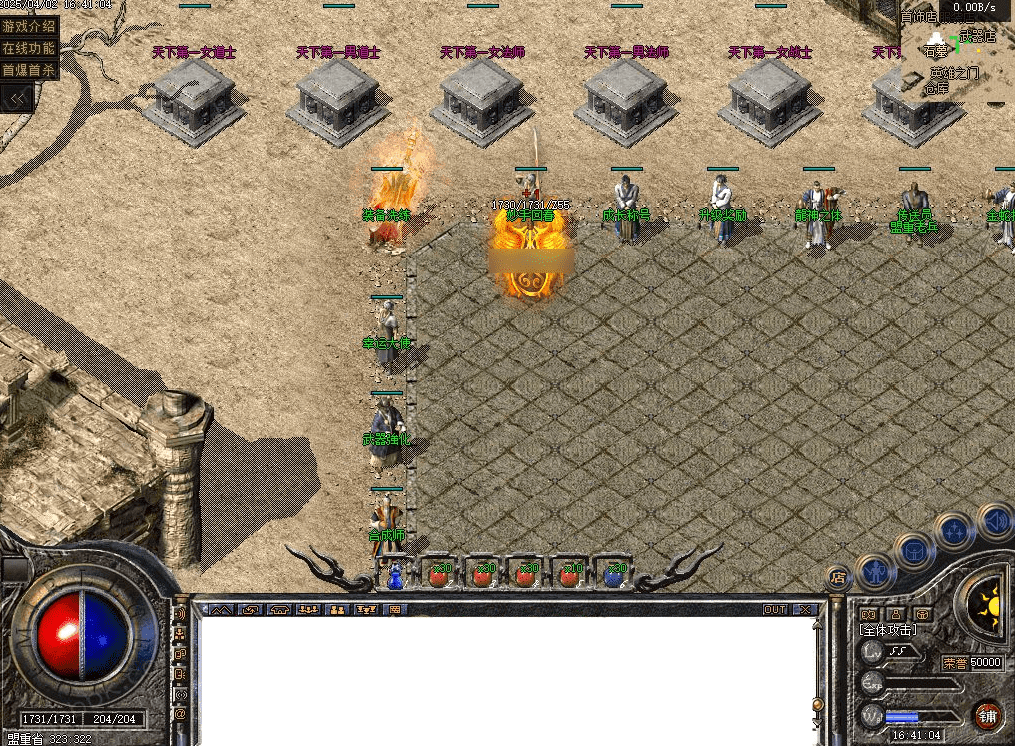Open the 铺 stall button

987,716
